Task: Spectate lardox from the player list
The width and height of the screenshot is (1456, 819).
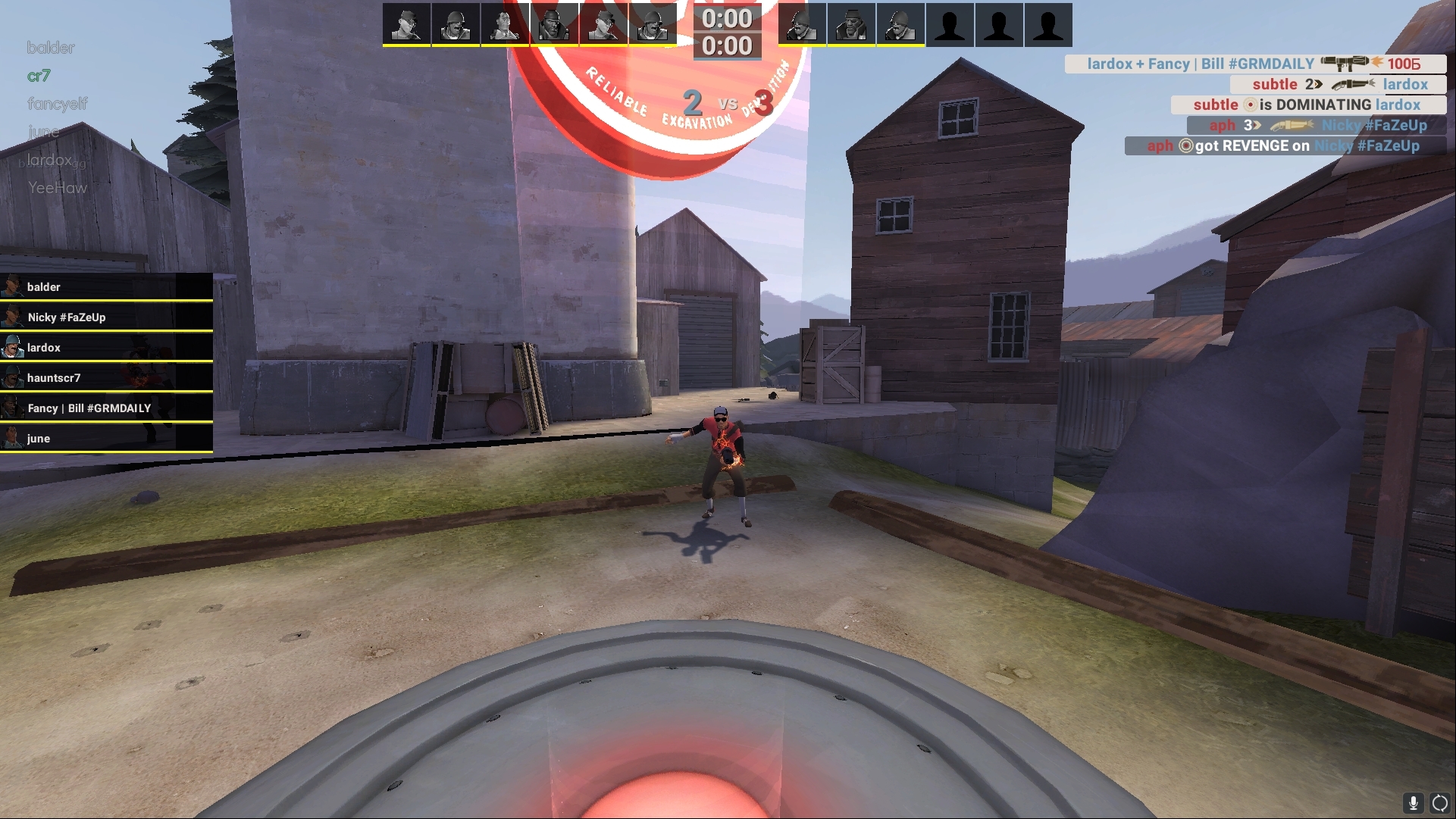Action: coord(106,348)
